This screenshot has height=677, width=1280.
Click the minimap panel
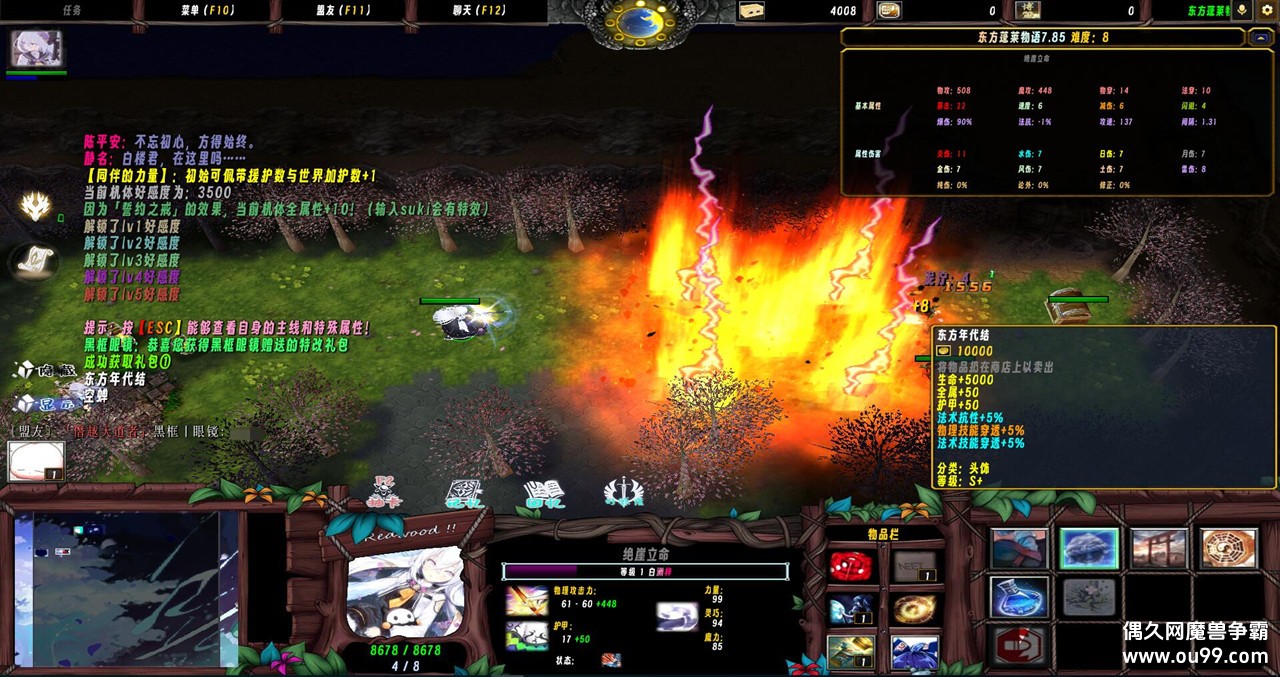125,589
